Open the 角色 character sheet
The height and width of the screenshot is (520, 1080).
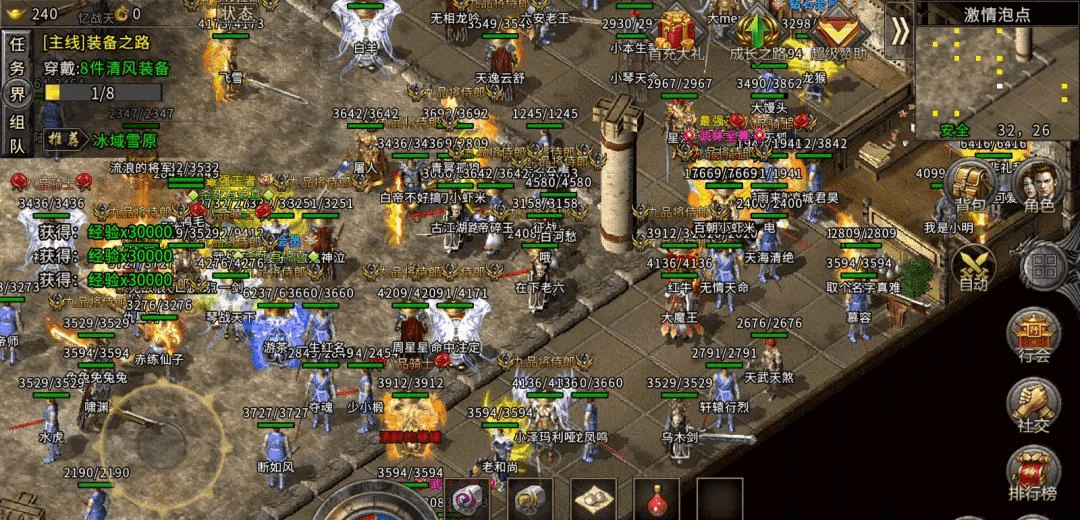[1038, 187]
